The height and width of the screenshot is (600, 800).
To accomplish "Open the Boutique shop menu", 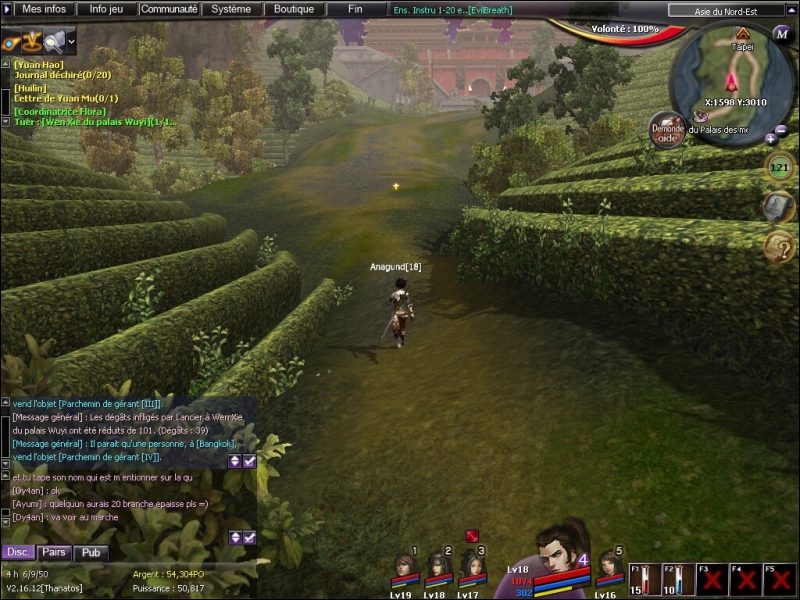I will (294, 9).
